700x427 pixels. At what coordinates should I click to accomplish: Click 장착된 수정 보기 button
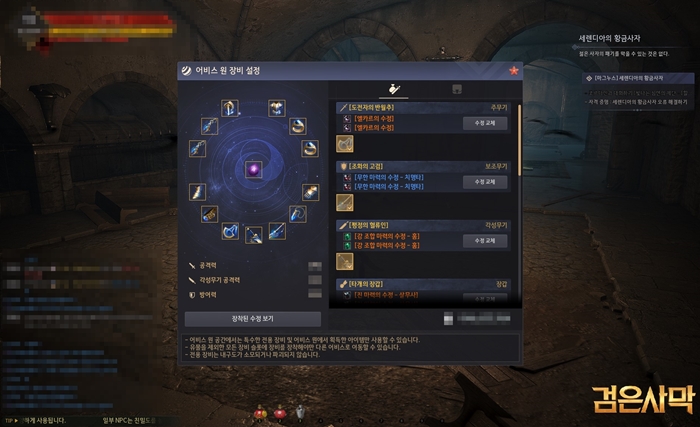[252, 318]
